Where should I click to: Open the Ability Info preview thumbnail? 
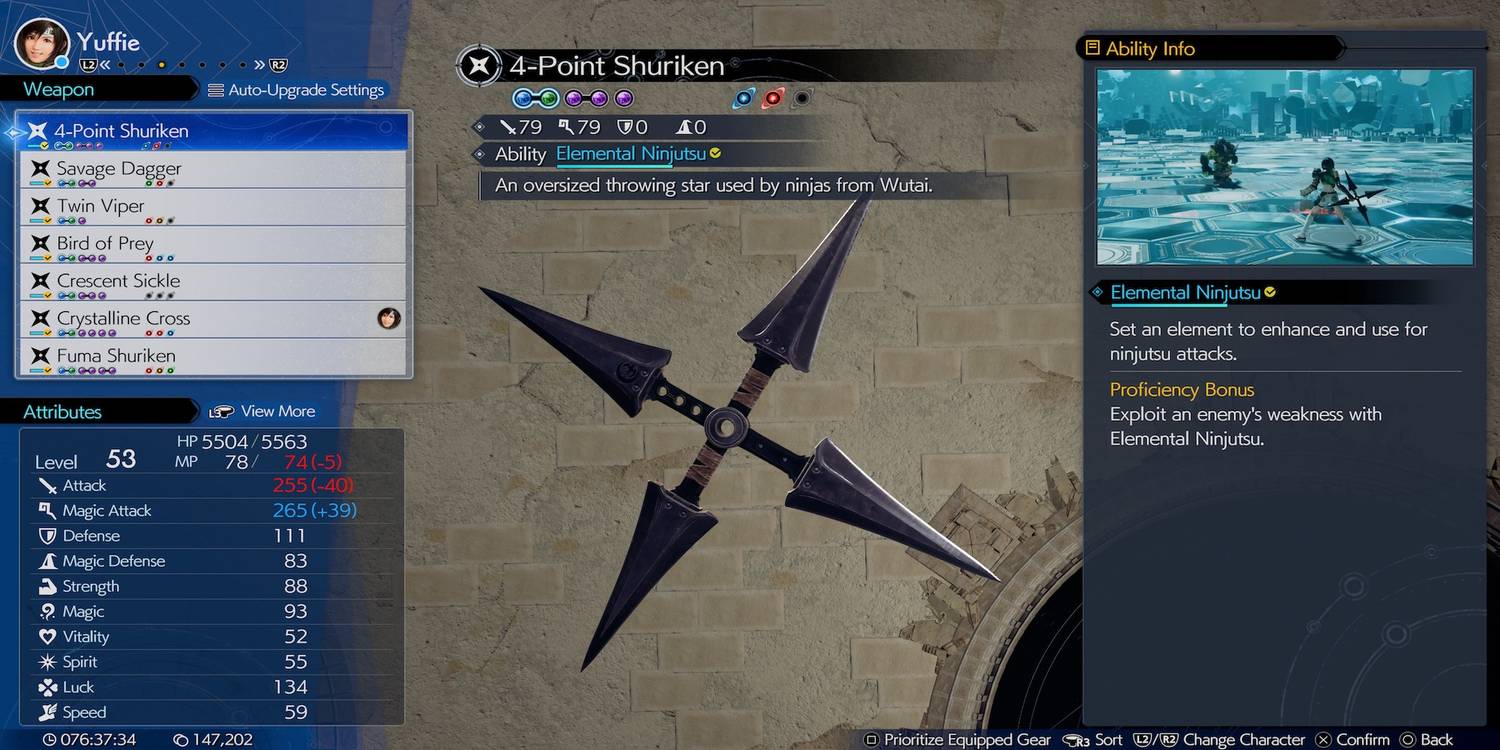click(1284, 166)
